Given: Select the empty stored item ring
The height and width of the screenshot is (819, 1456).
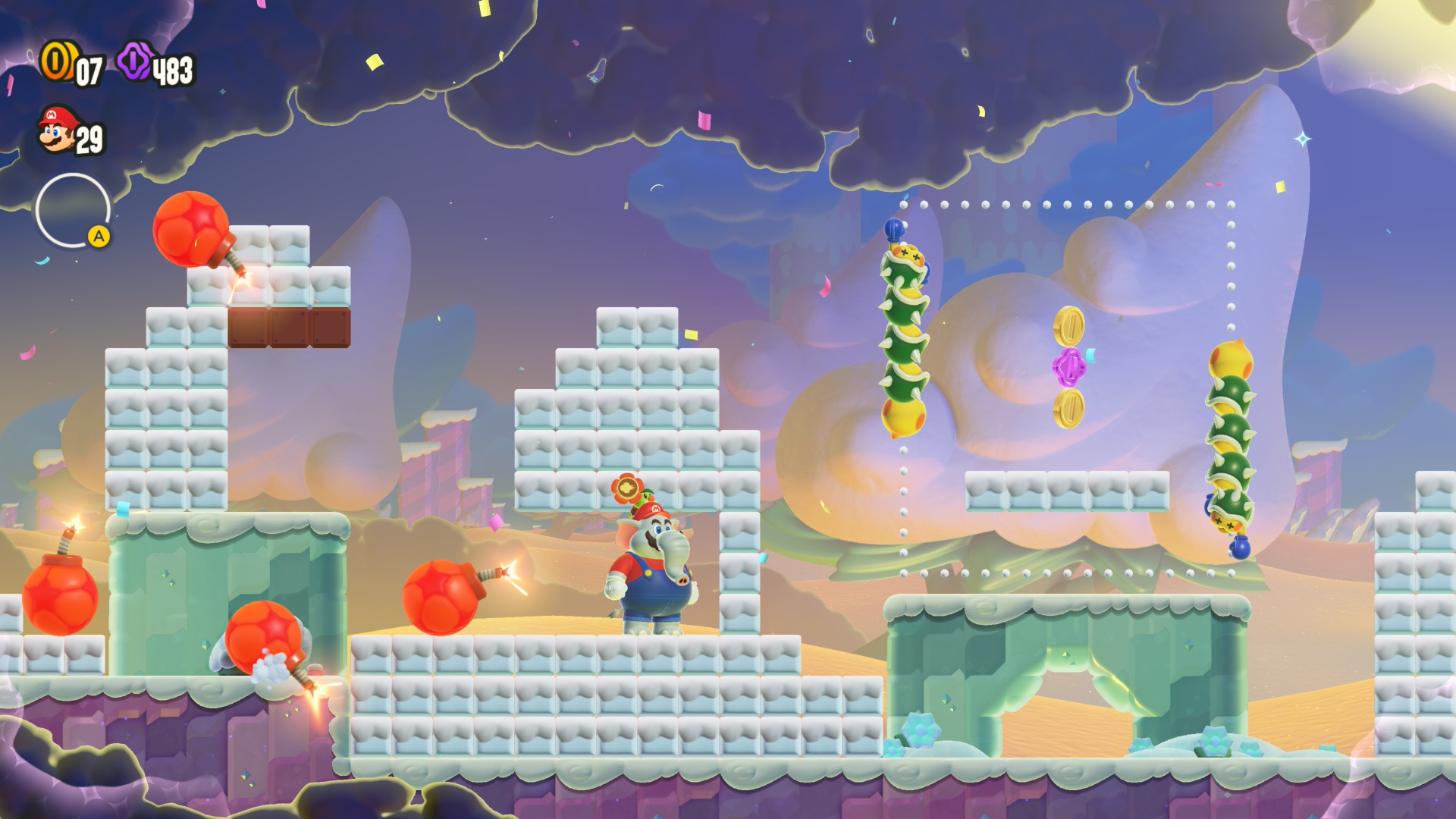Looking at the screenshot, I should 73,210.
